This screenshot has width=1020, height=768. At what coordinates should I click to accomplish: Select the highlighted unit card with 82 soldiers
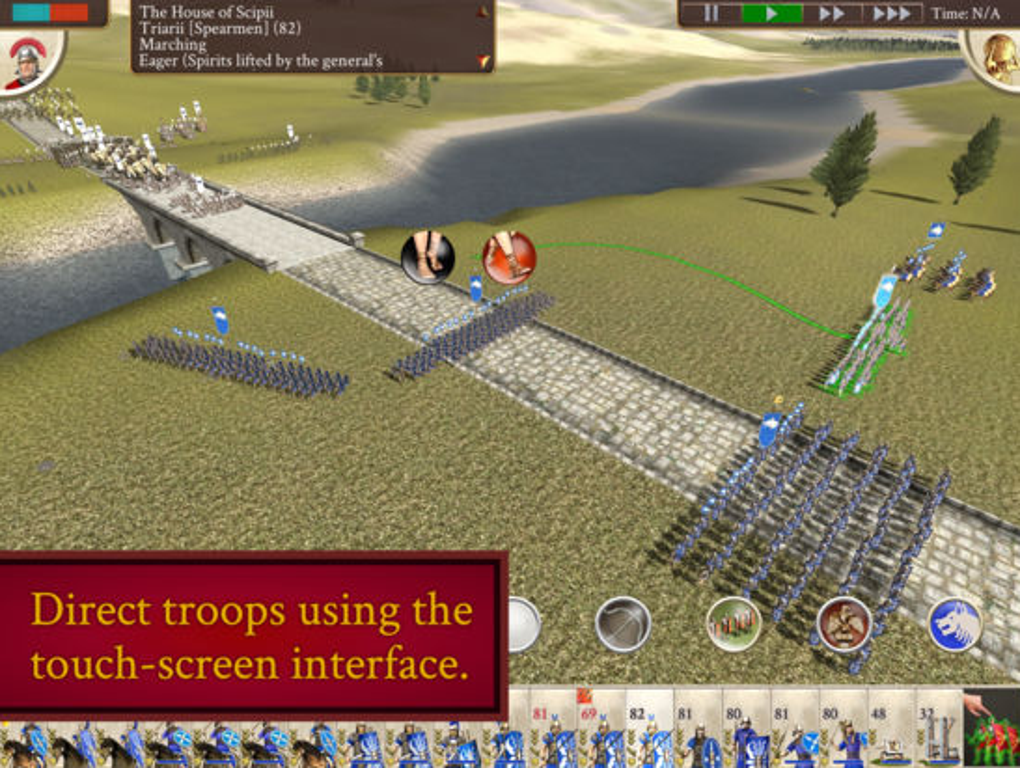(x=650, y=729)
